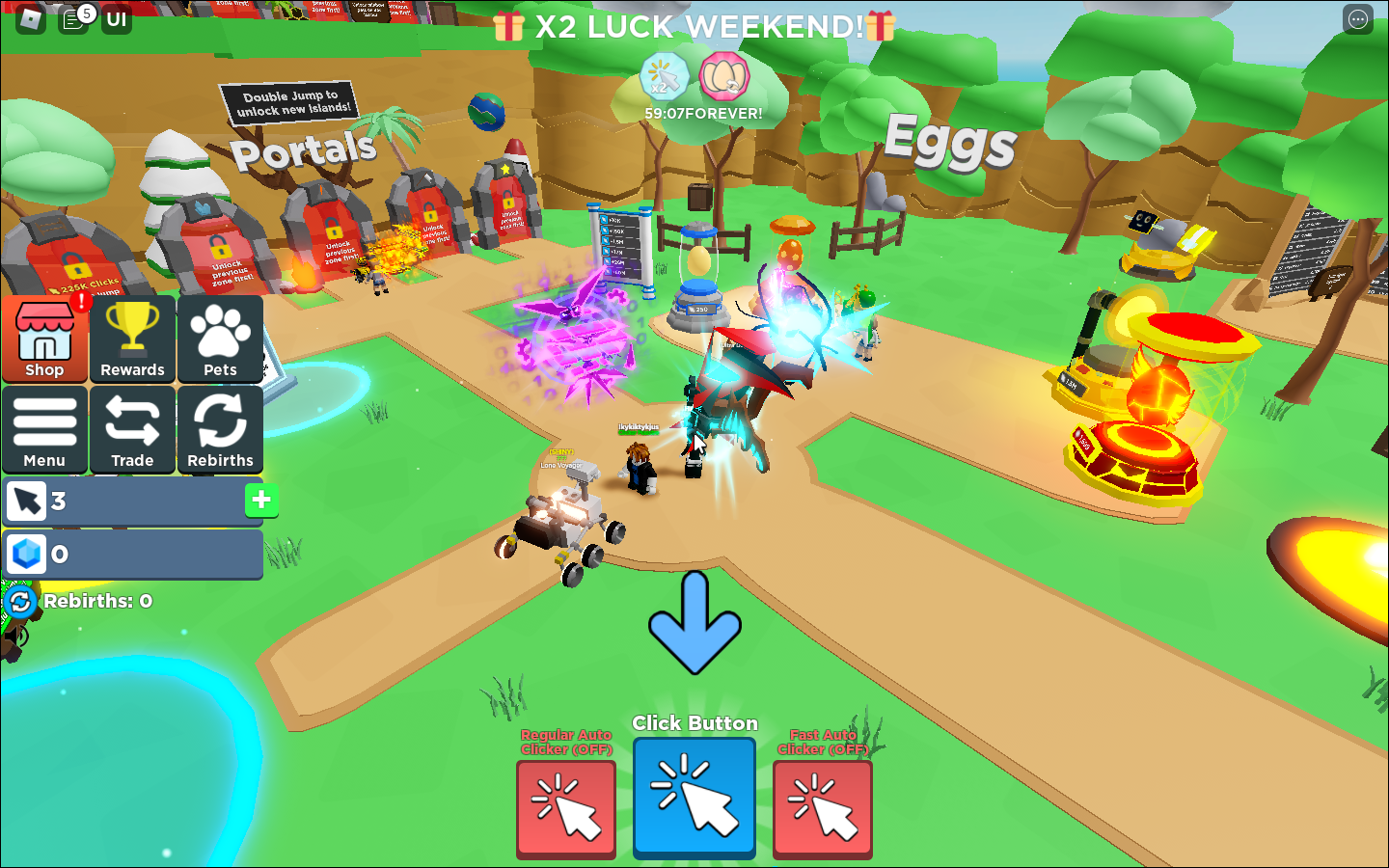Expand Roblox options with the ellipsis button

(x=1359, y=18)
